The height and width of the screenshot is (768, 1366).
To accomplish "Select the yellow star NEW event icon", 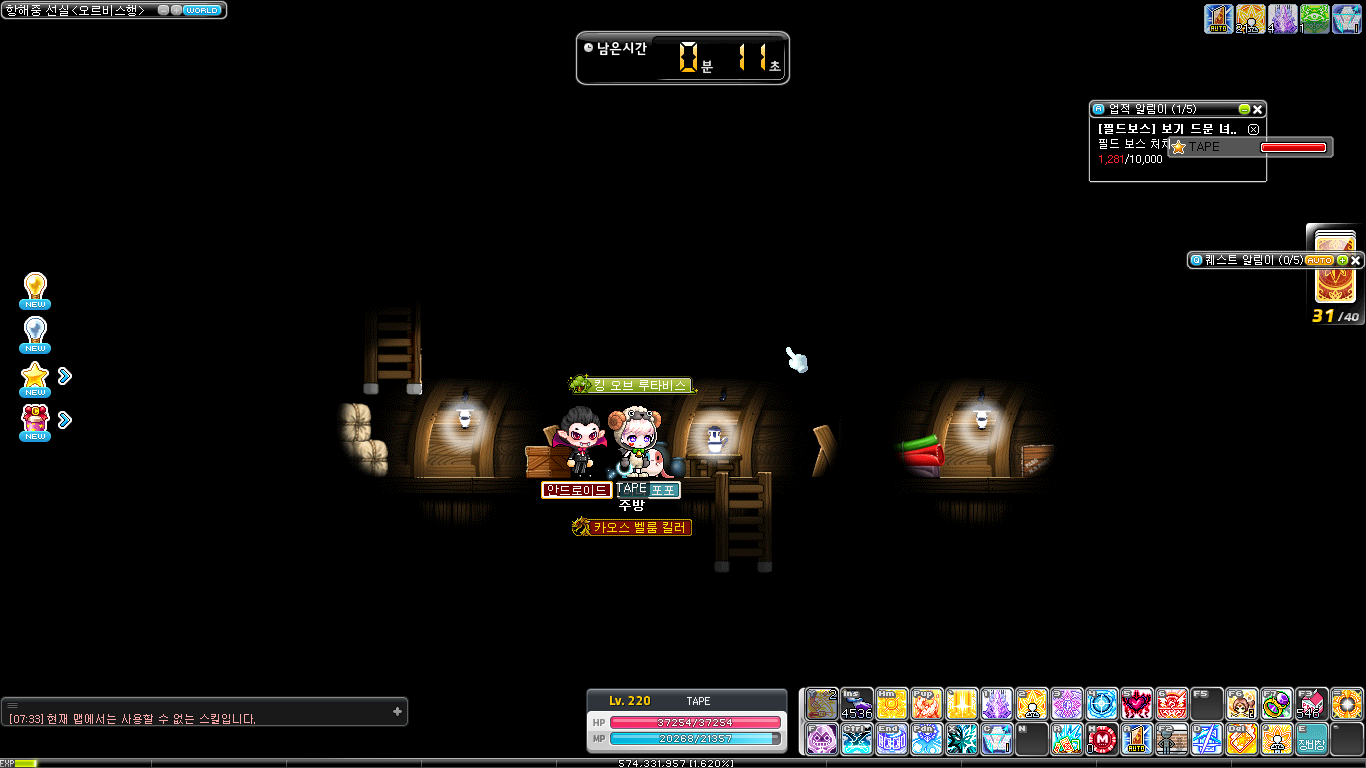I will tap(36, 377).
